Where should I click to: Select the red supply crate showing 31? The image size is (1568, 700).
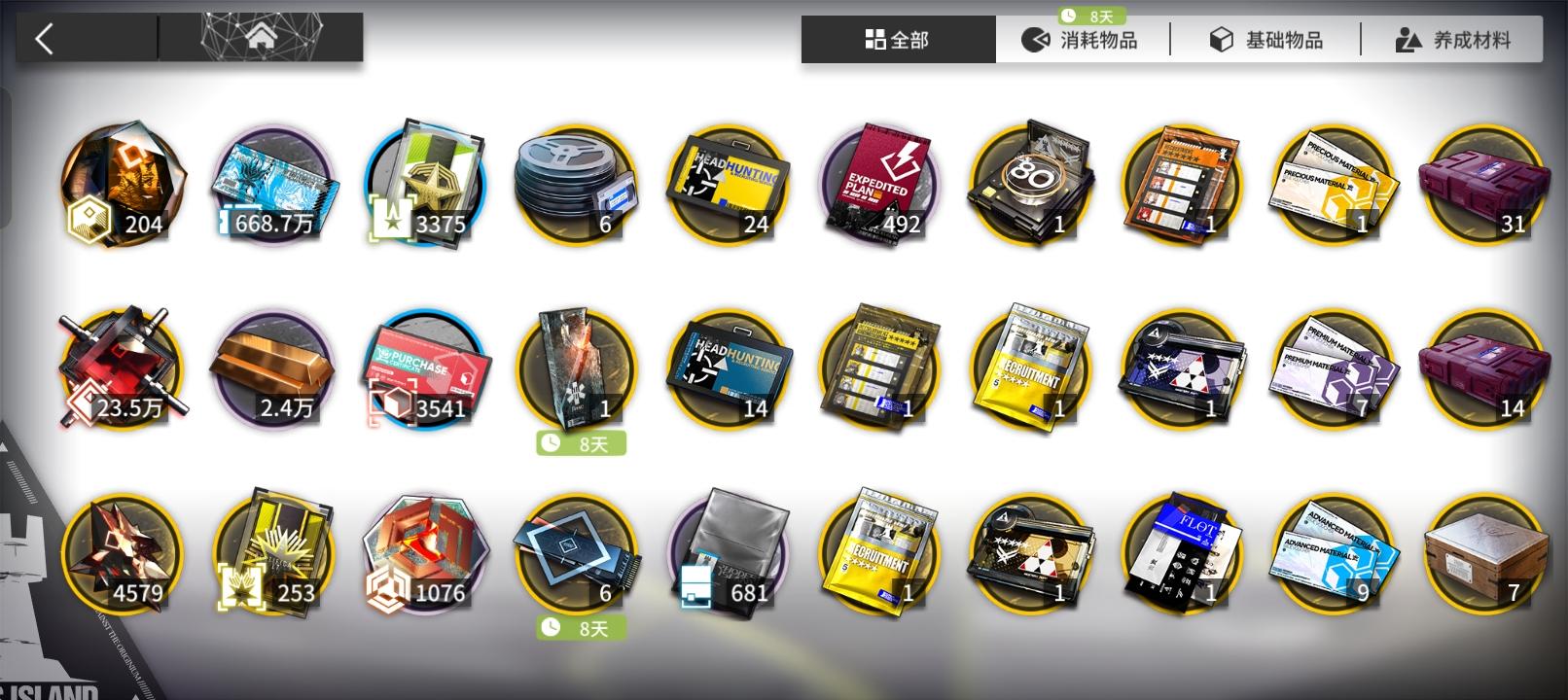click(x=1487, y=185)
